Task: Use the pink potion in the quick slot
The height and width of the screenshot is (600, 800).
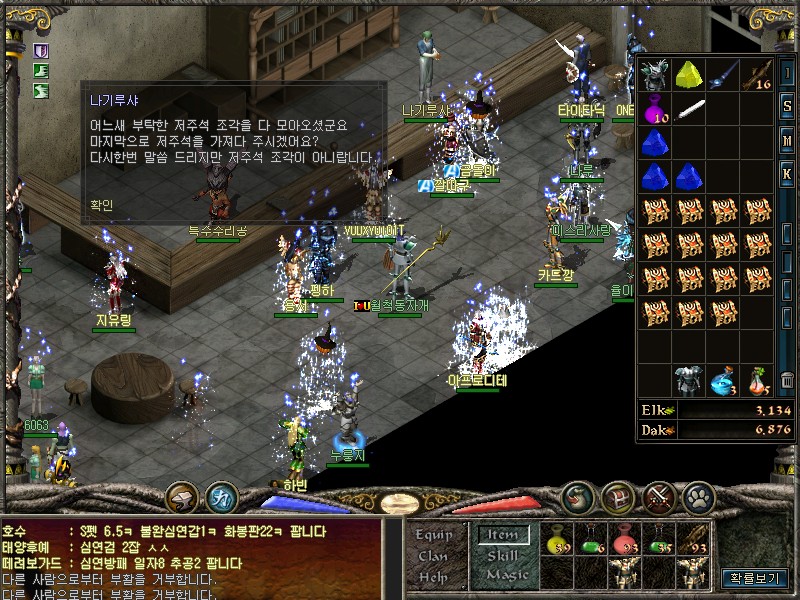Action: click(626, 539)
